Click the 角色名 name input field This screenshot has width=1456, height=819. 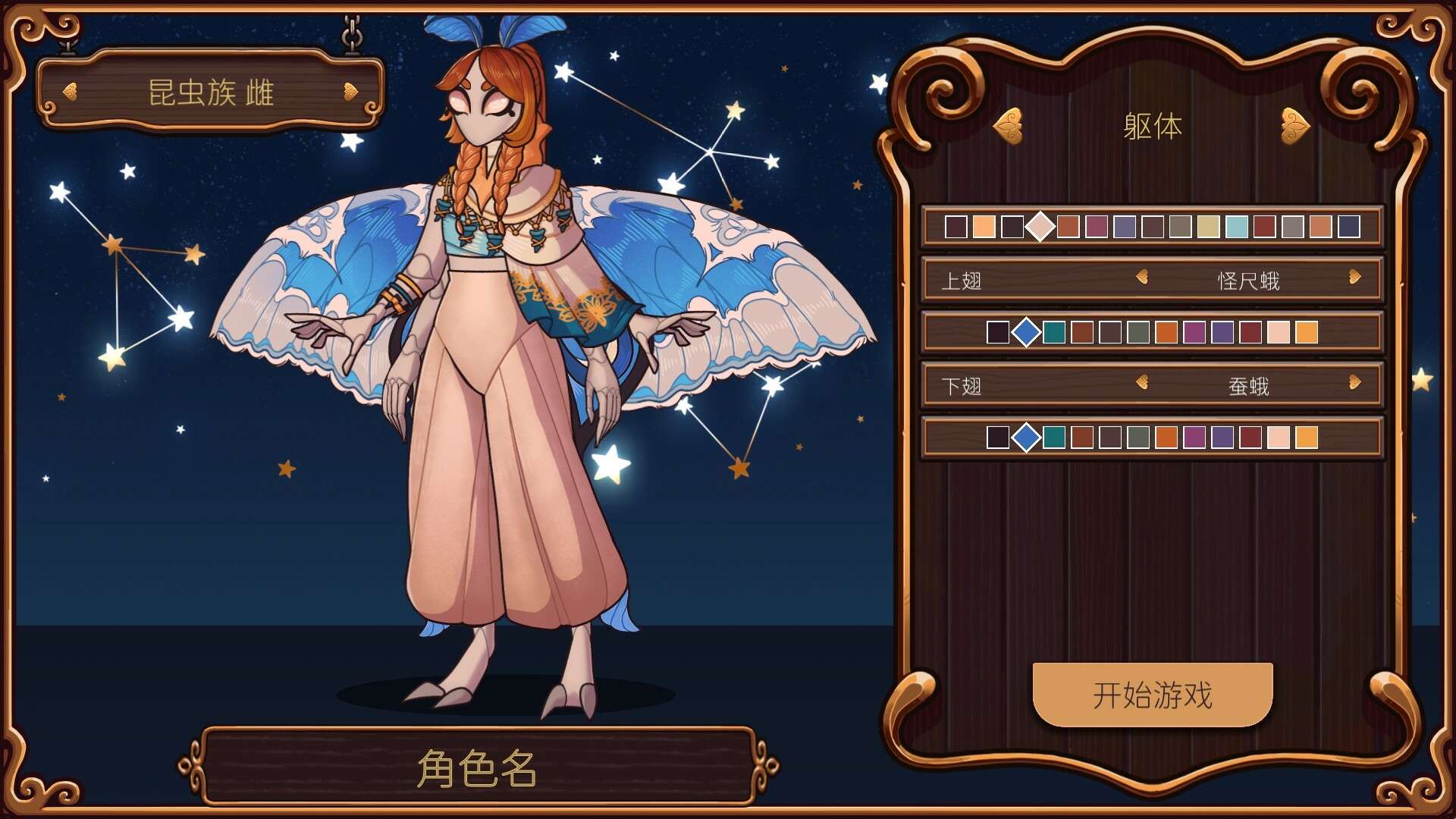click(x=476, y=768)
